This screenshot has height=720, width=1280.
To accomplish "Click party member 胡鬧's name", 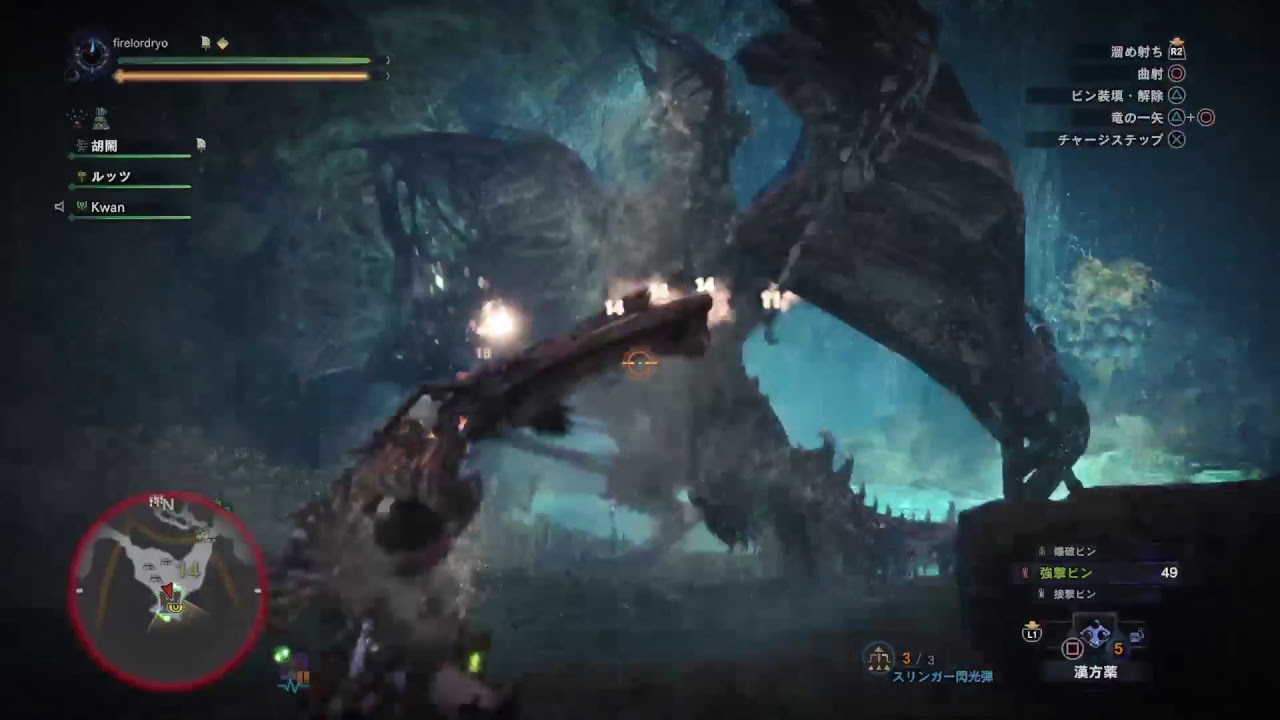I will point(102,144).
